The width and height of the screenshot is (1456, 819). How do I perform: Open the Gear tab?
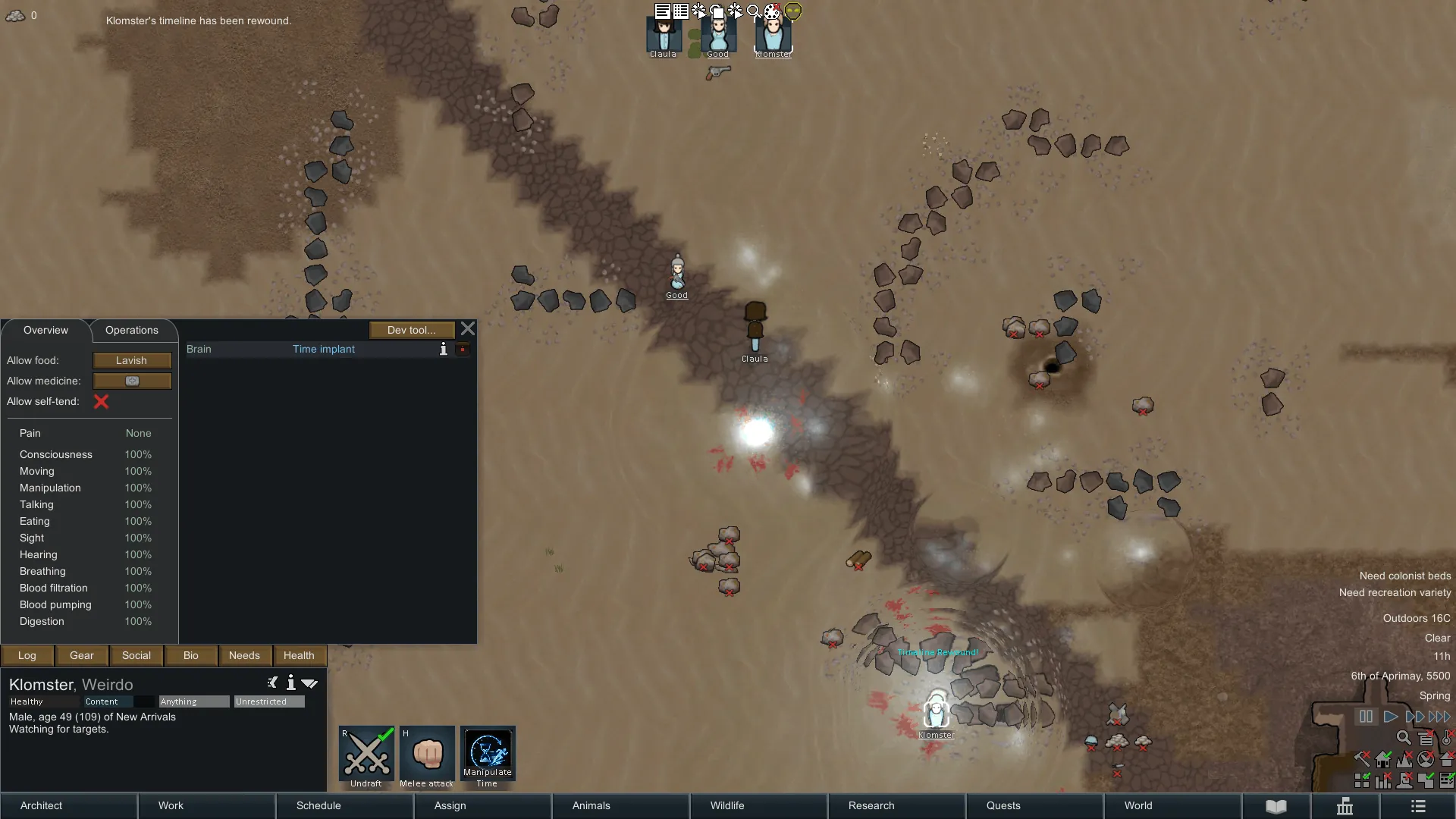pyautogui.click(x=82, y=655)
